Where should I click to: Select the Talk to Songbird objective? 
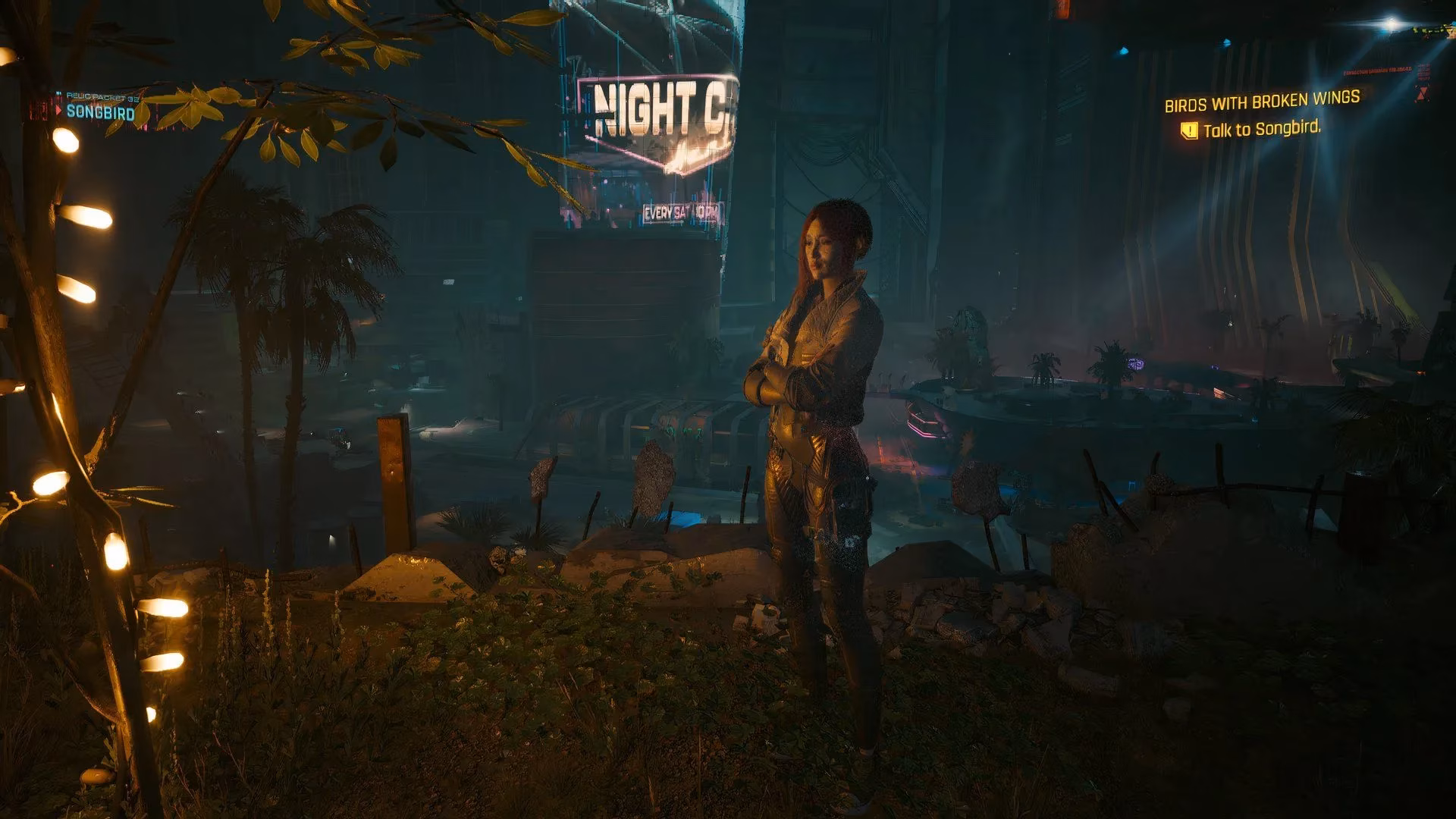click(1262, 129)
